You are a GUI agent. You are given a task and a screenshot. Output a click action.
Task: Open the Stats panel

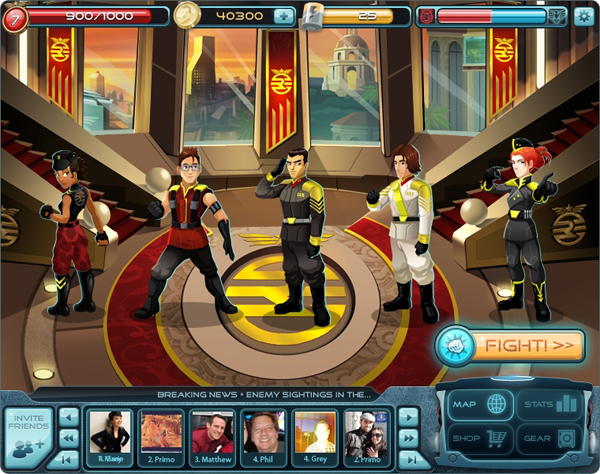point(549,405)
